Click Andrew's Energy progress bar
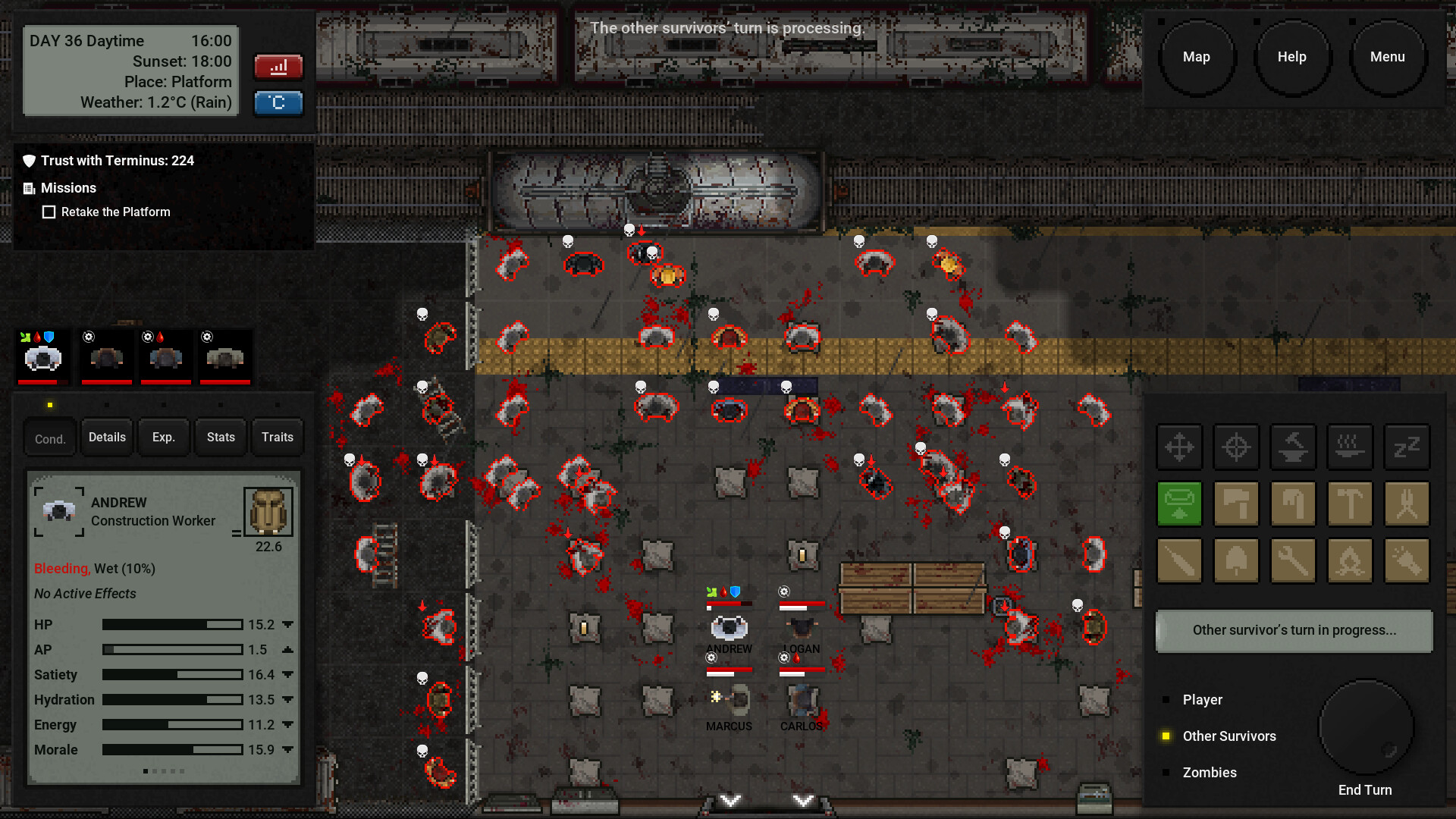This screenshot has width=1456, height=819. (172, 725)
